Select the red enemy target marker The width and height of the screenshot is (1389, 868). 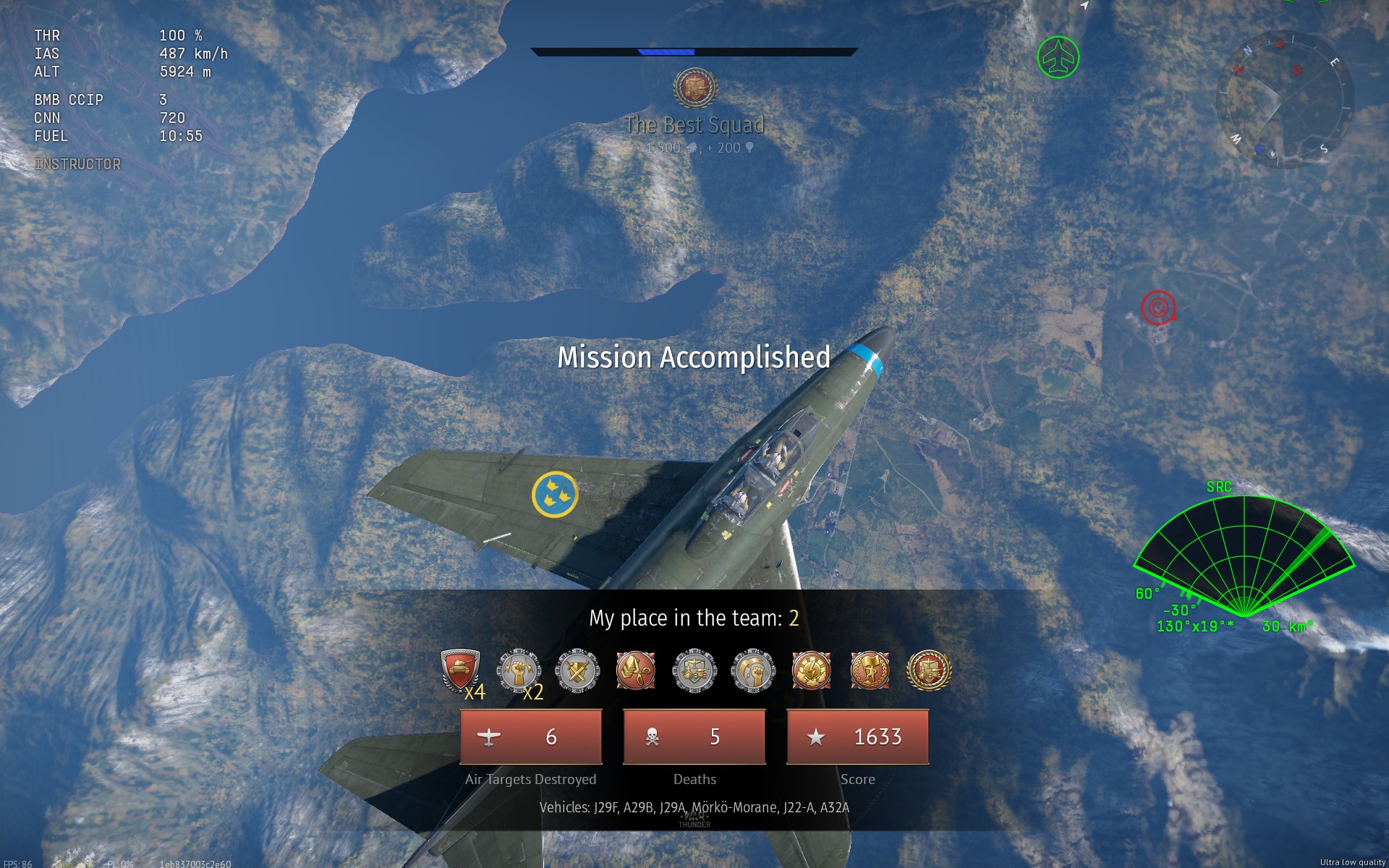coord(1158,307)
